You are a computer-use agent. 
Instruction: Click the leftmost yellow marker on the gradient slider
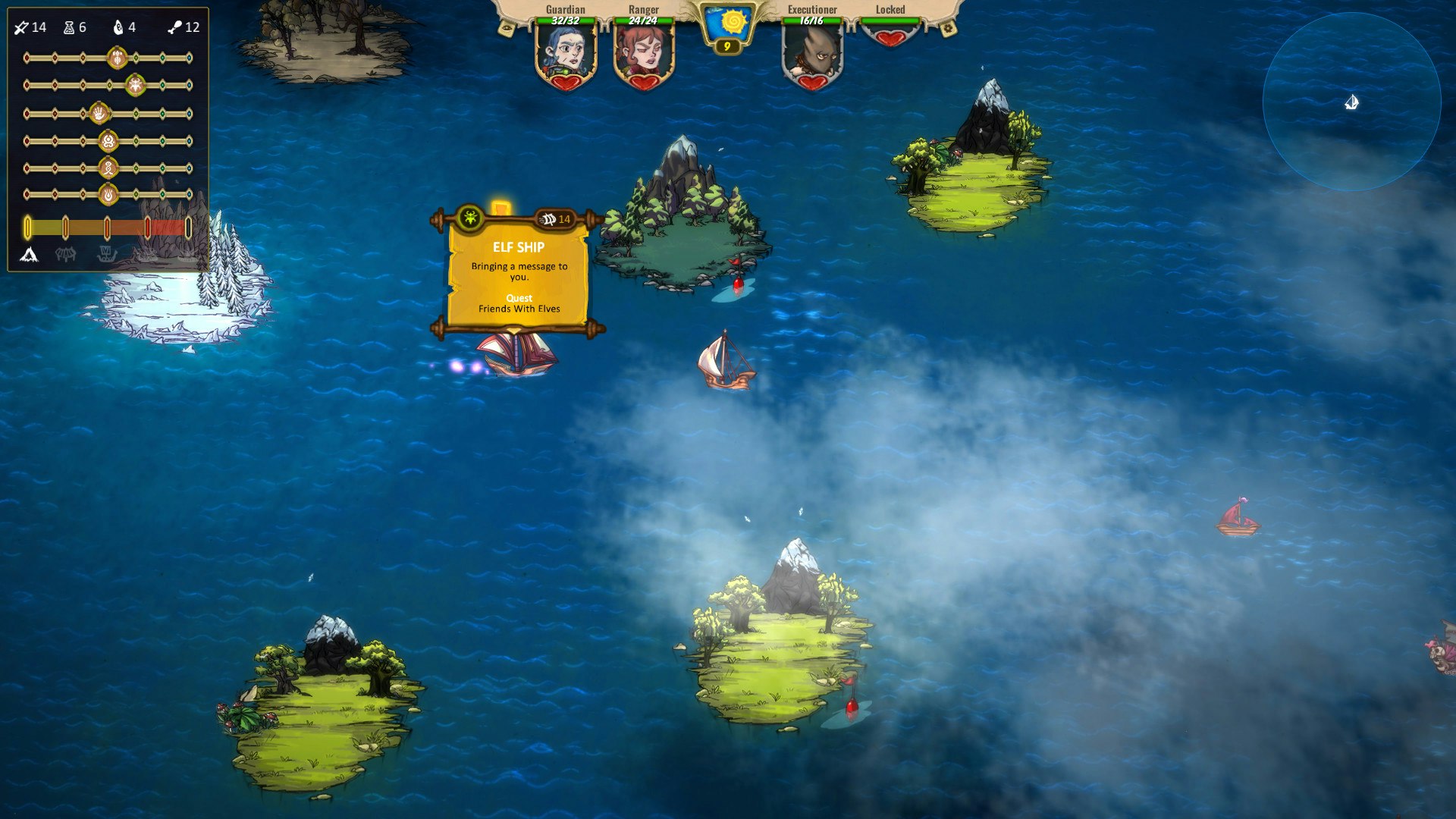(26, 226)
